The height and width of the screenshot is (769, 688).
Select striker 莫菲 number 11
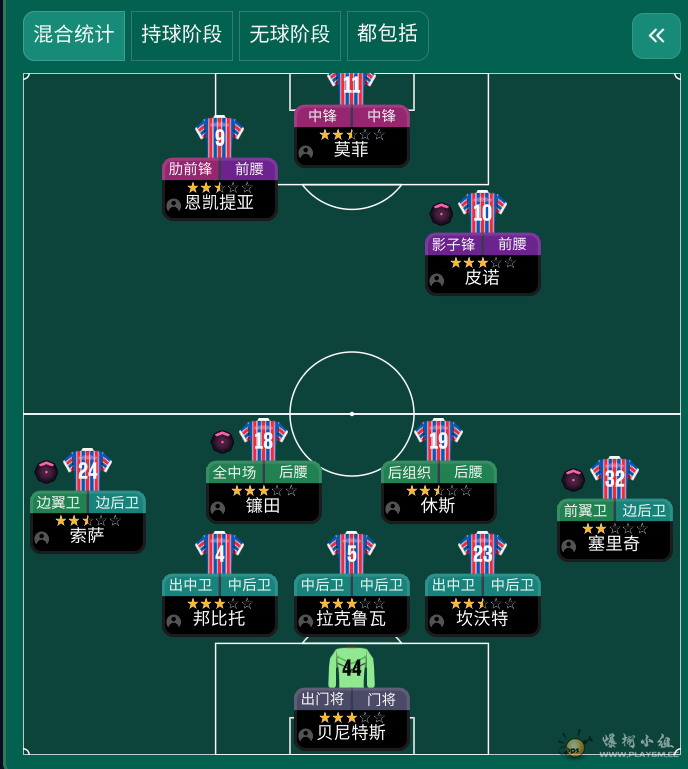click(x=351, y=134)
